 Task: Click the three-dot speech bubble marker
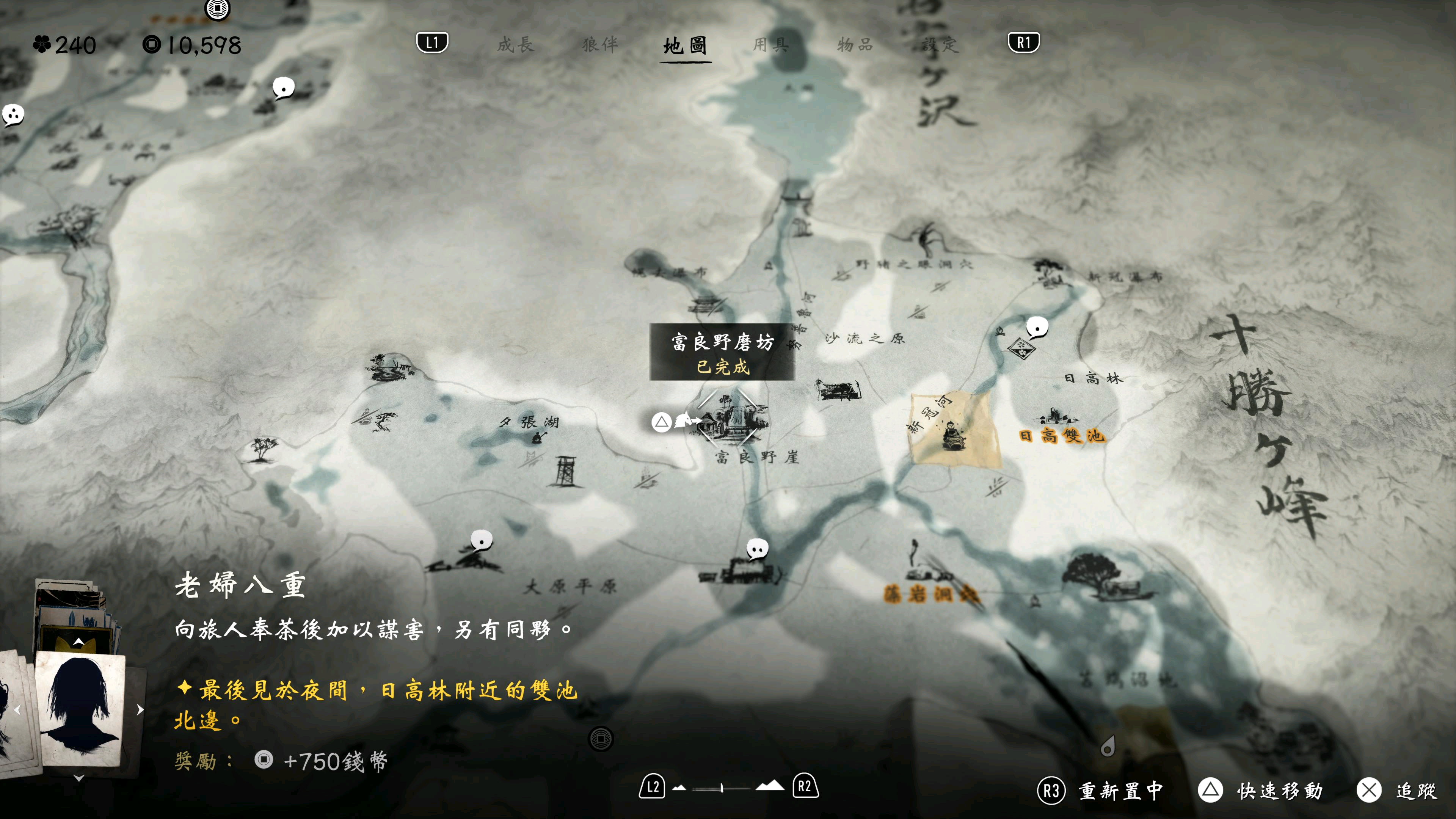point(13,115)
